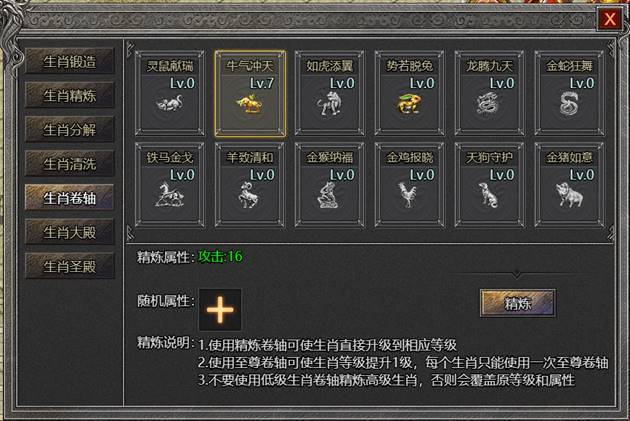Choose the 生肖卷轴 tab
The width and height of the screenshot is (630, 421).
coord(70,196)
